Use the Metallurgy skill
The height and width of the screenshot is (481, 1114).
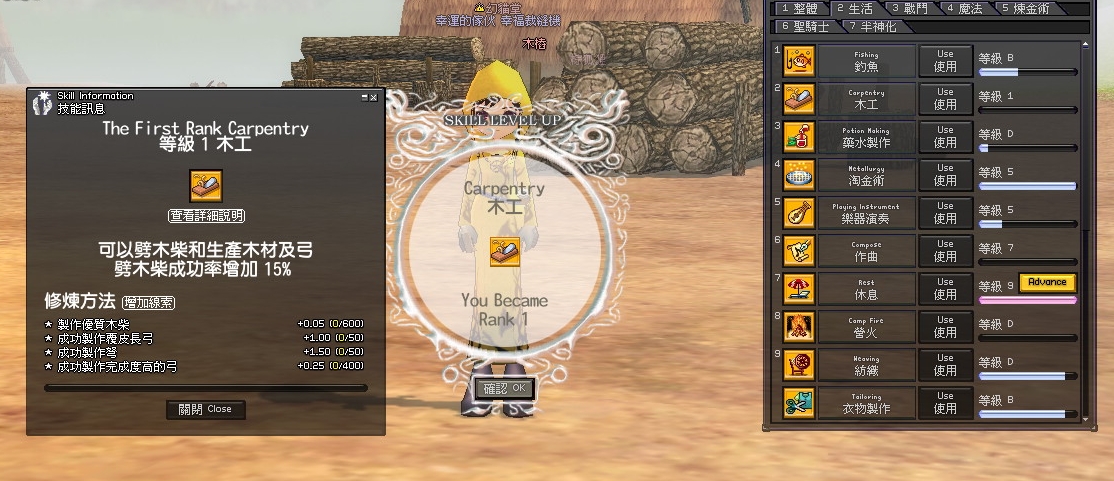click(945, 174)
